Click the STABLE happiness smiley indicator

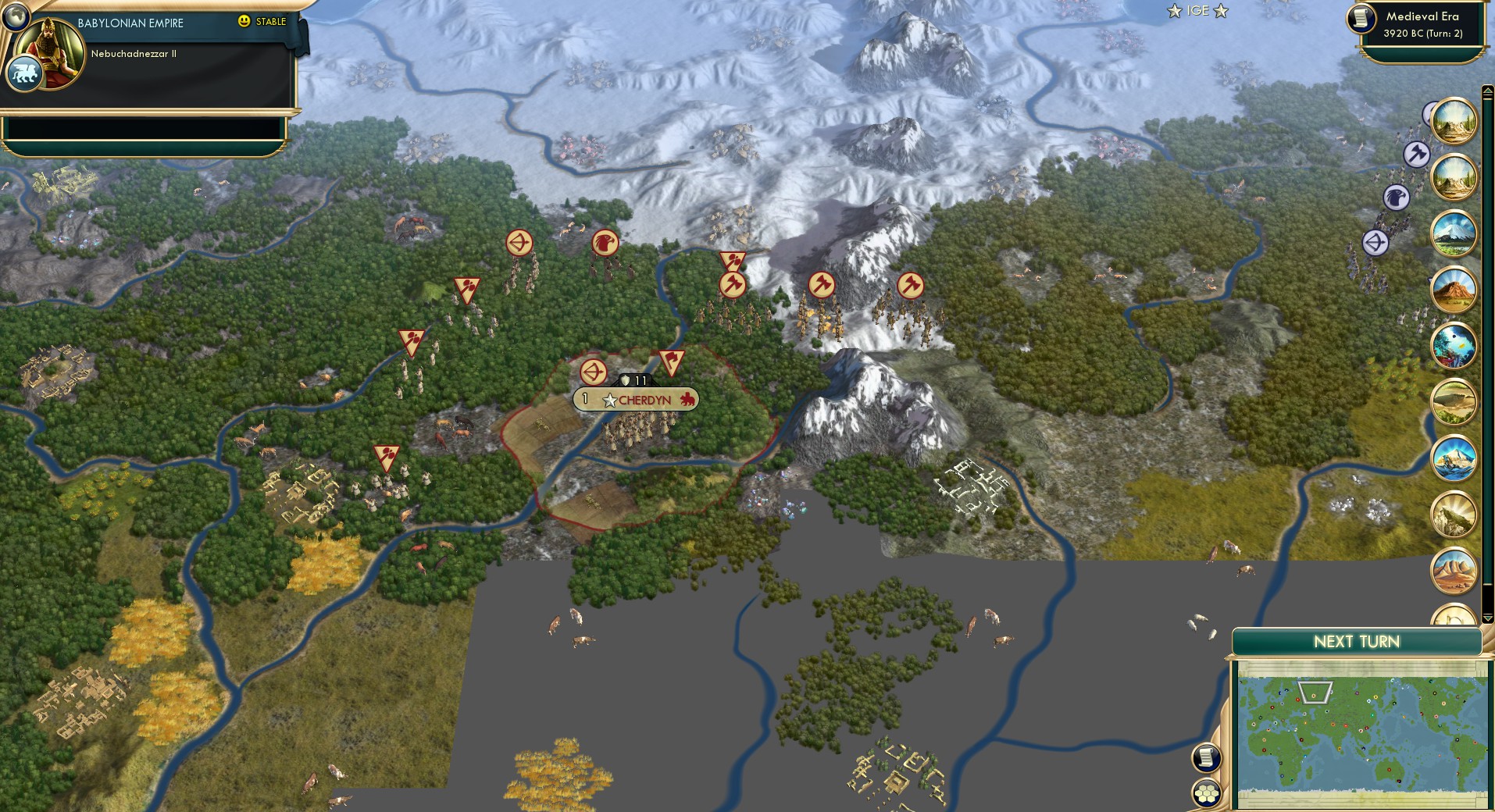[245, 22]
